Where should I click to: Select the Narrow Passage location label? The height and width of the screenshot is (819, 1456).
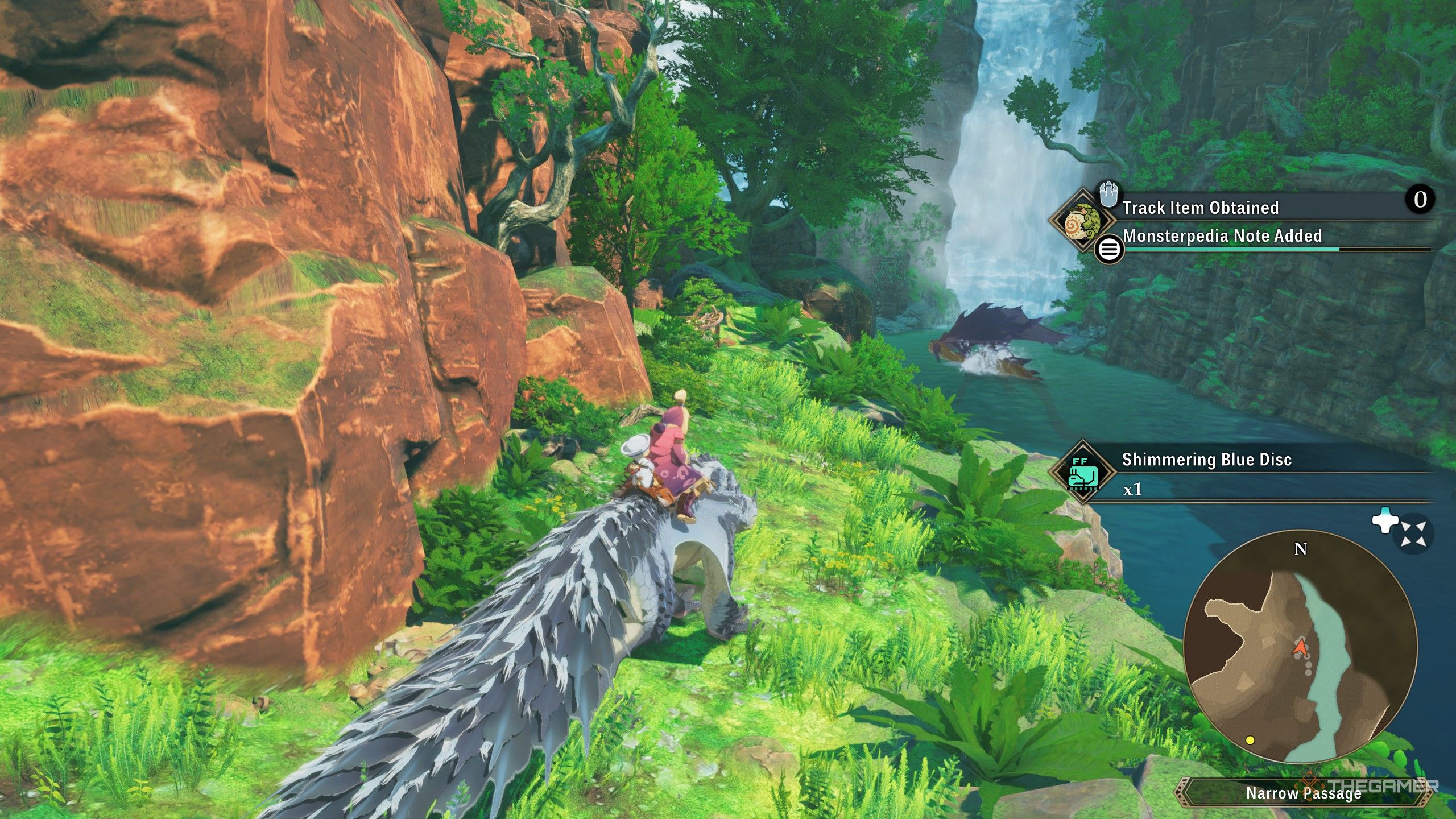pos(1303,793)
